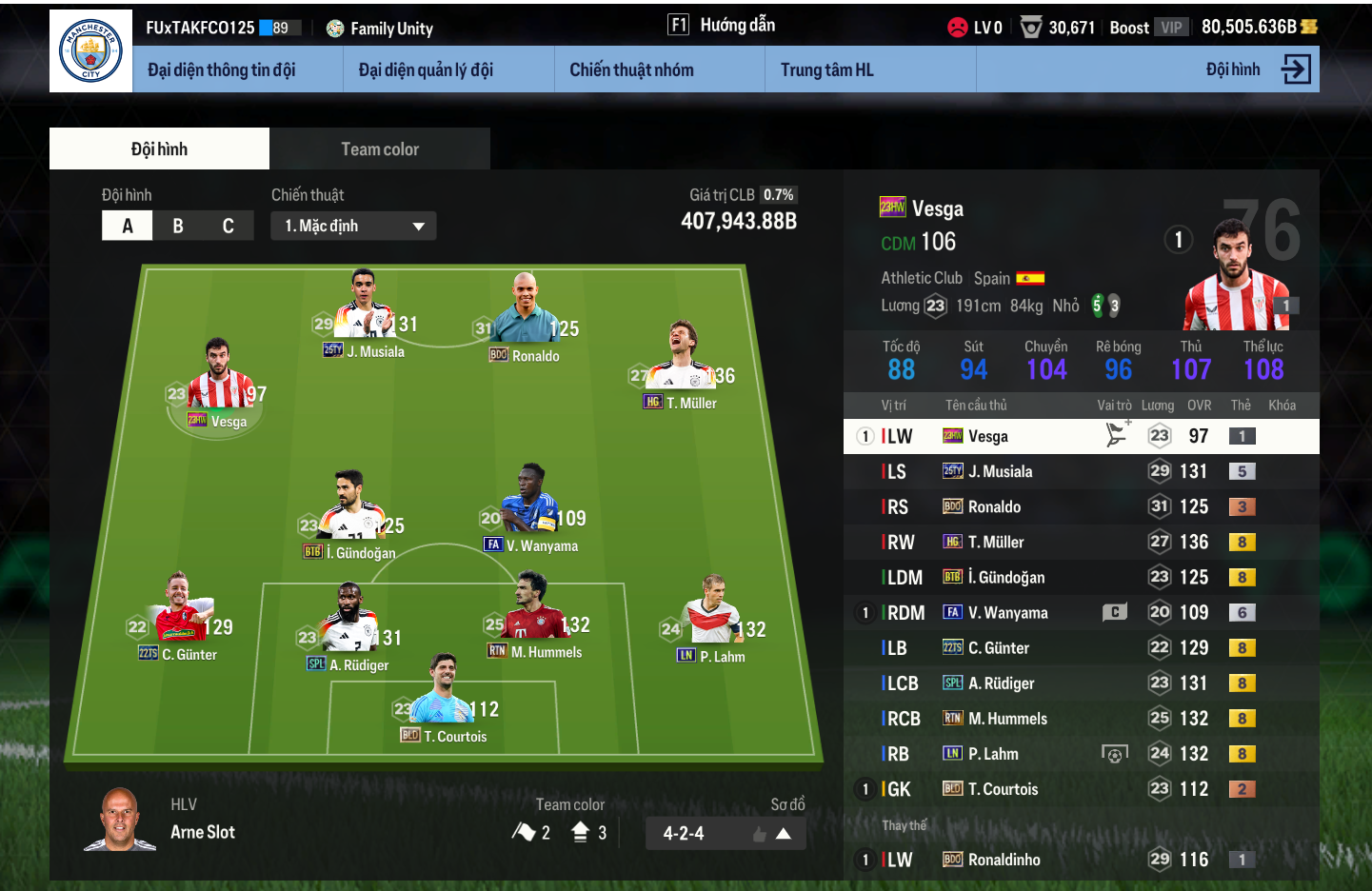
Task: Click the Manchester City club badge
Action: (x=91, y=51)
